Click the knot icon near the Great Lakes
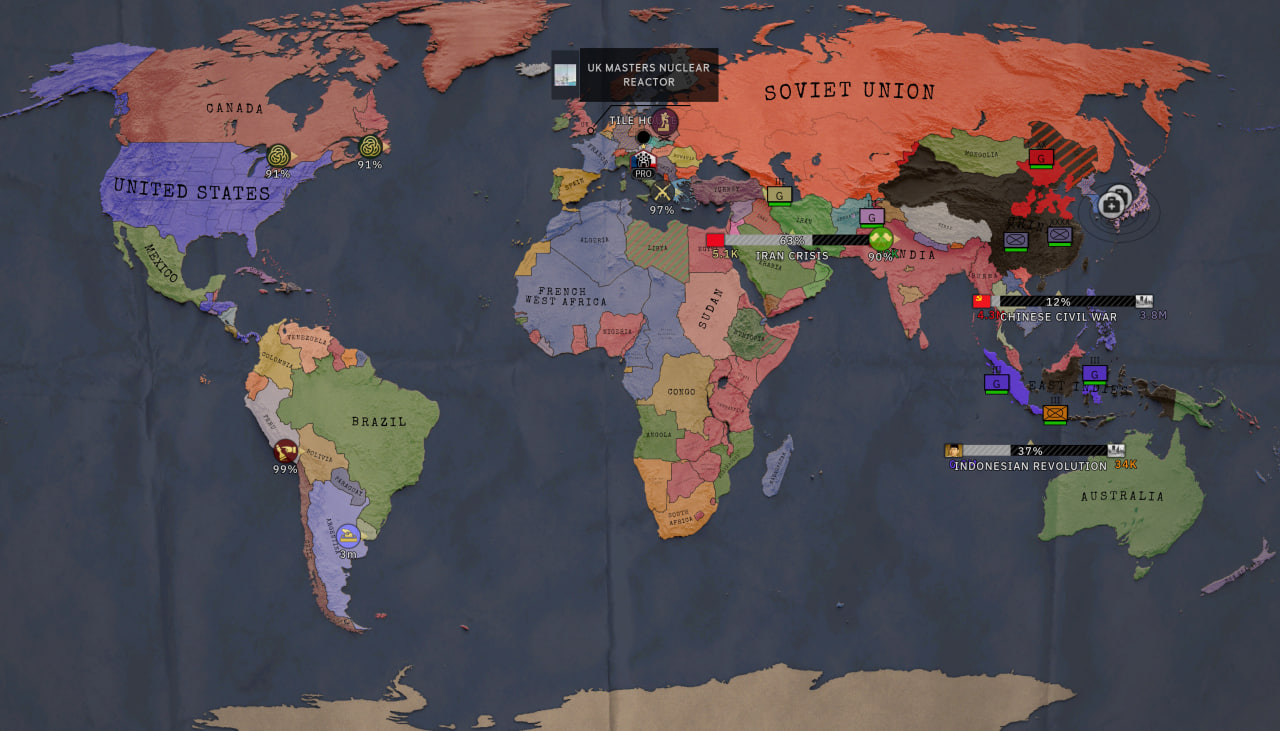The image size is (1280, 731). pyautogui.click(x=278, y=156)
